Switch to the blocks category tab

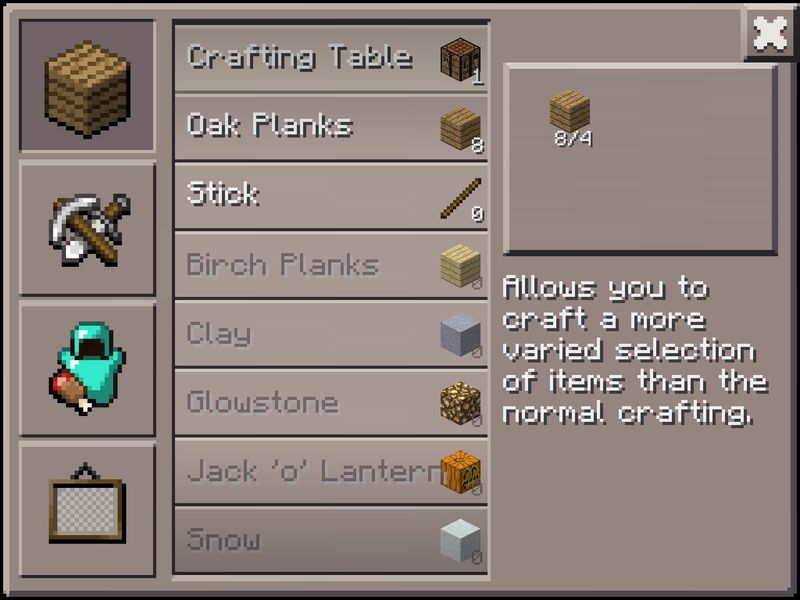(x=88, y=87)
